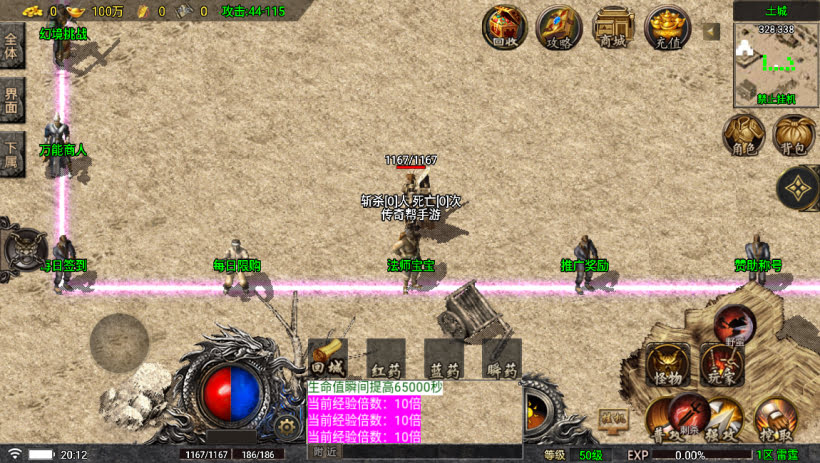
Task: Open the 回收 recycle chest menu
Action: pyautogui.click(x=505, y=27)
